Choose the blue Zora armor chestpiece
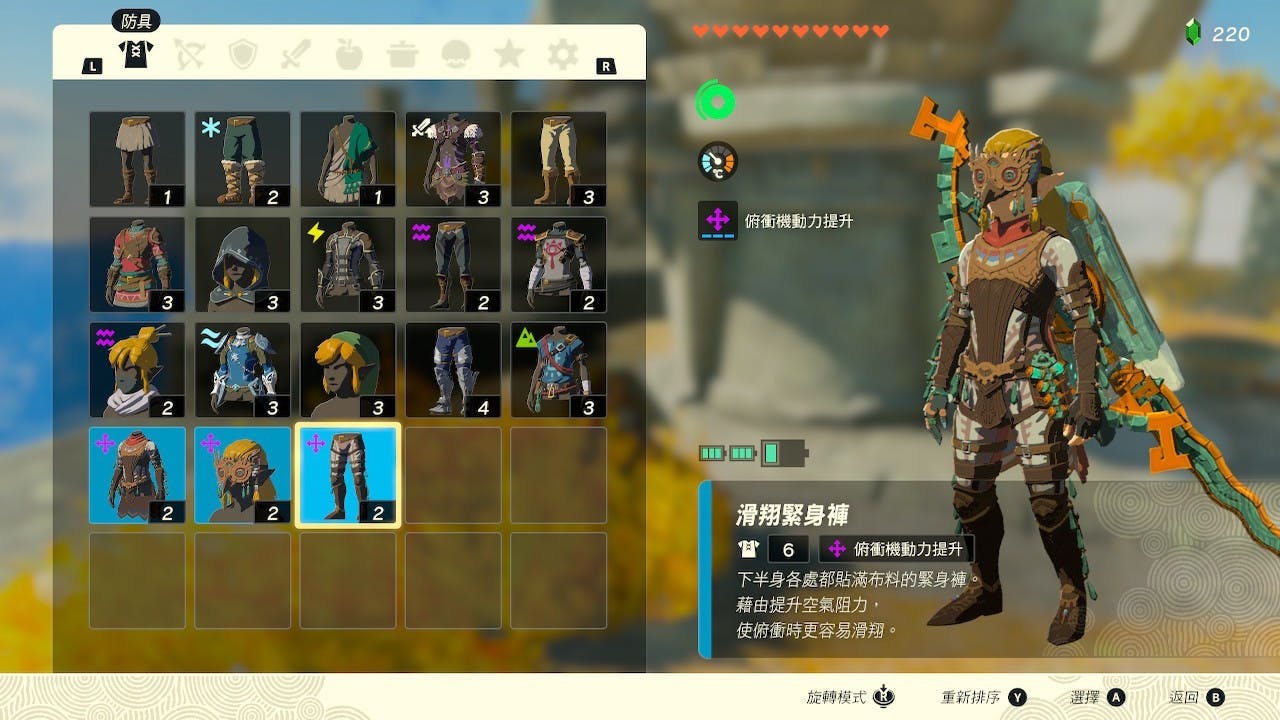Image resolution: width=1280 pixels, height=720 pixels. pos(243,370)
